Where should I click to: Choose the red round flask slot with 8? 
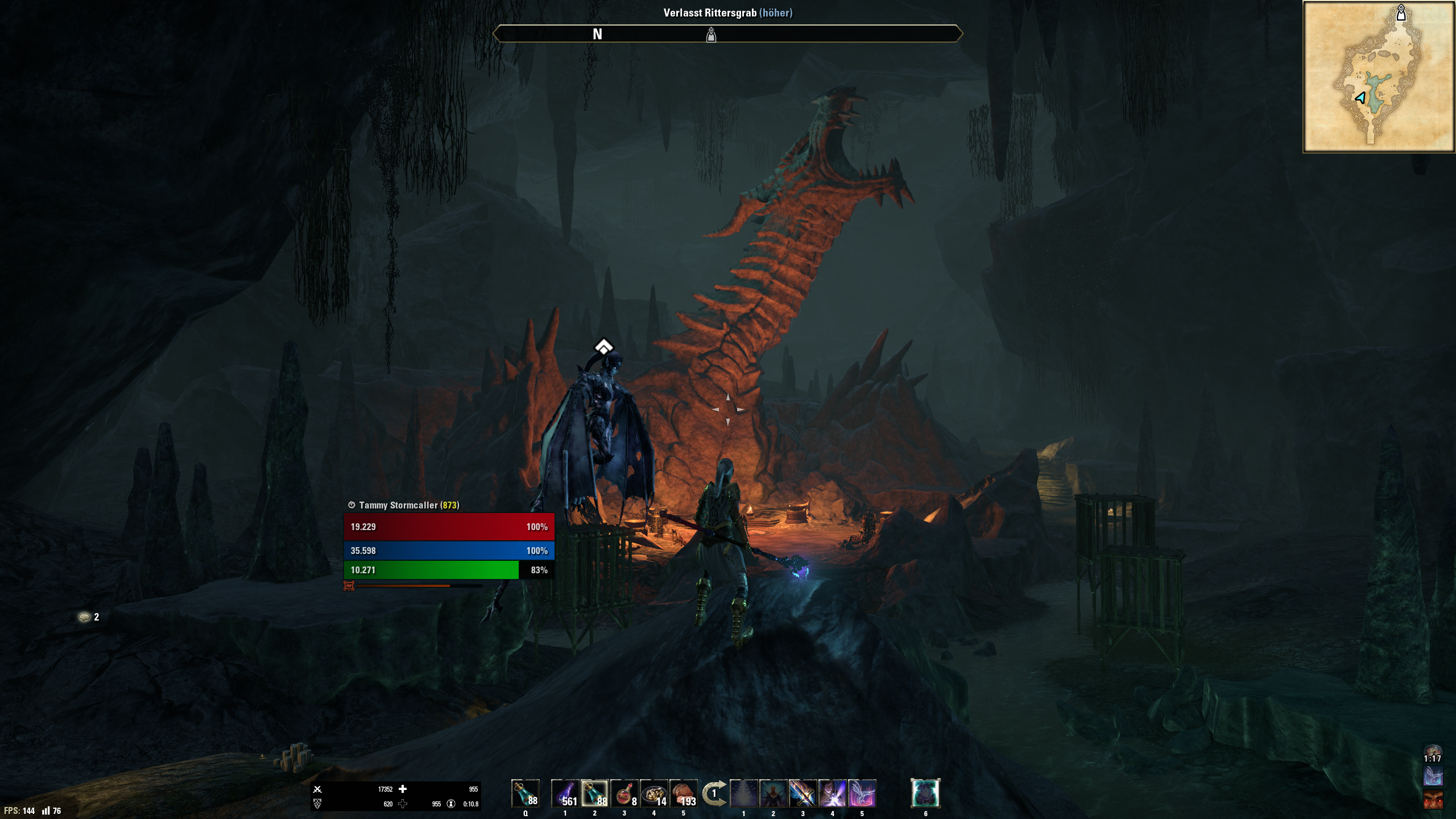pos(624,793)
